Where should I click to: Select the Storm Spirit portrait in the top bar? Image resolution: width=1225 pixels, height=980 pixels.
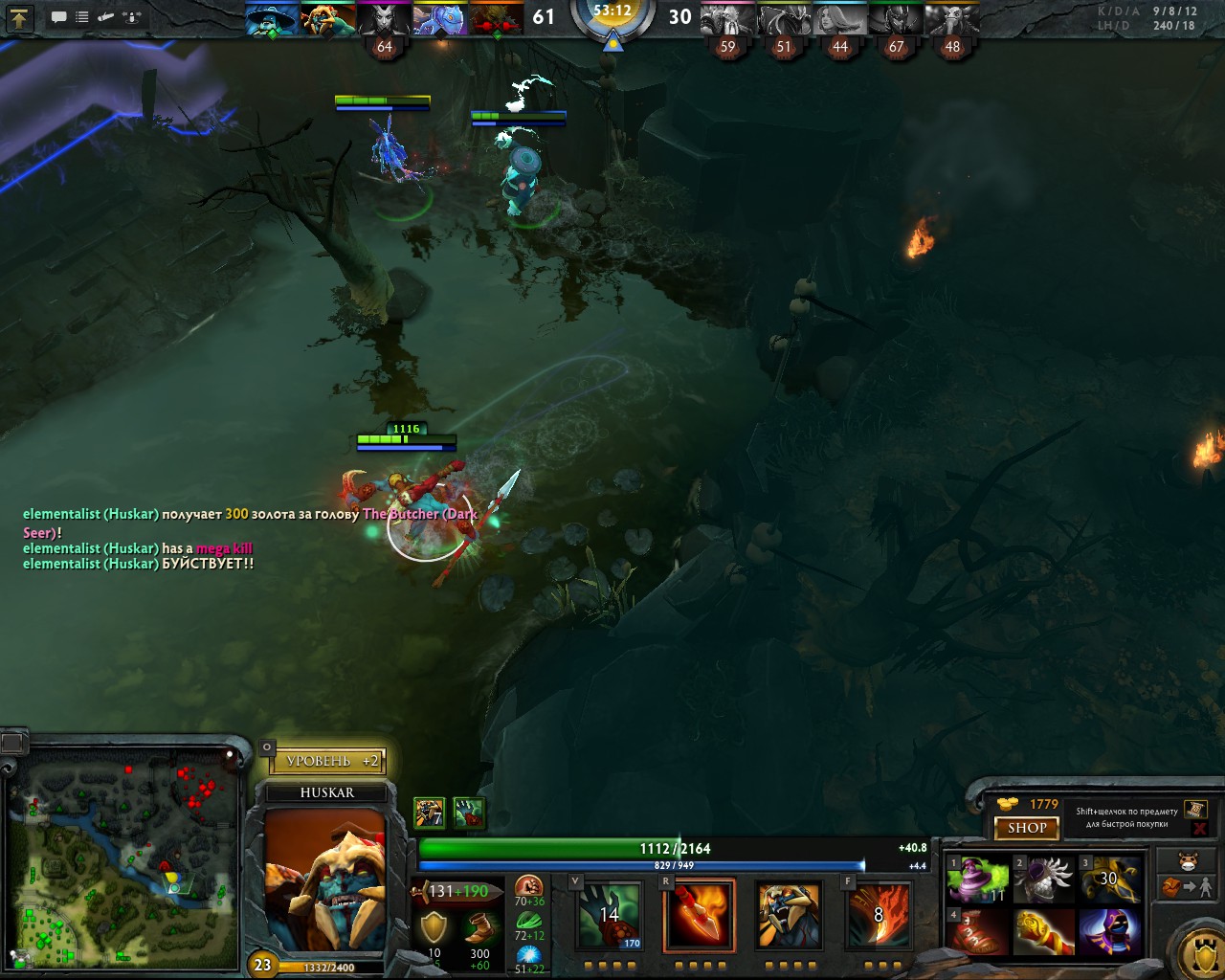click(270, 19)
